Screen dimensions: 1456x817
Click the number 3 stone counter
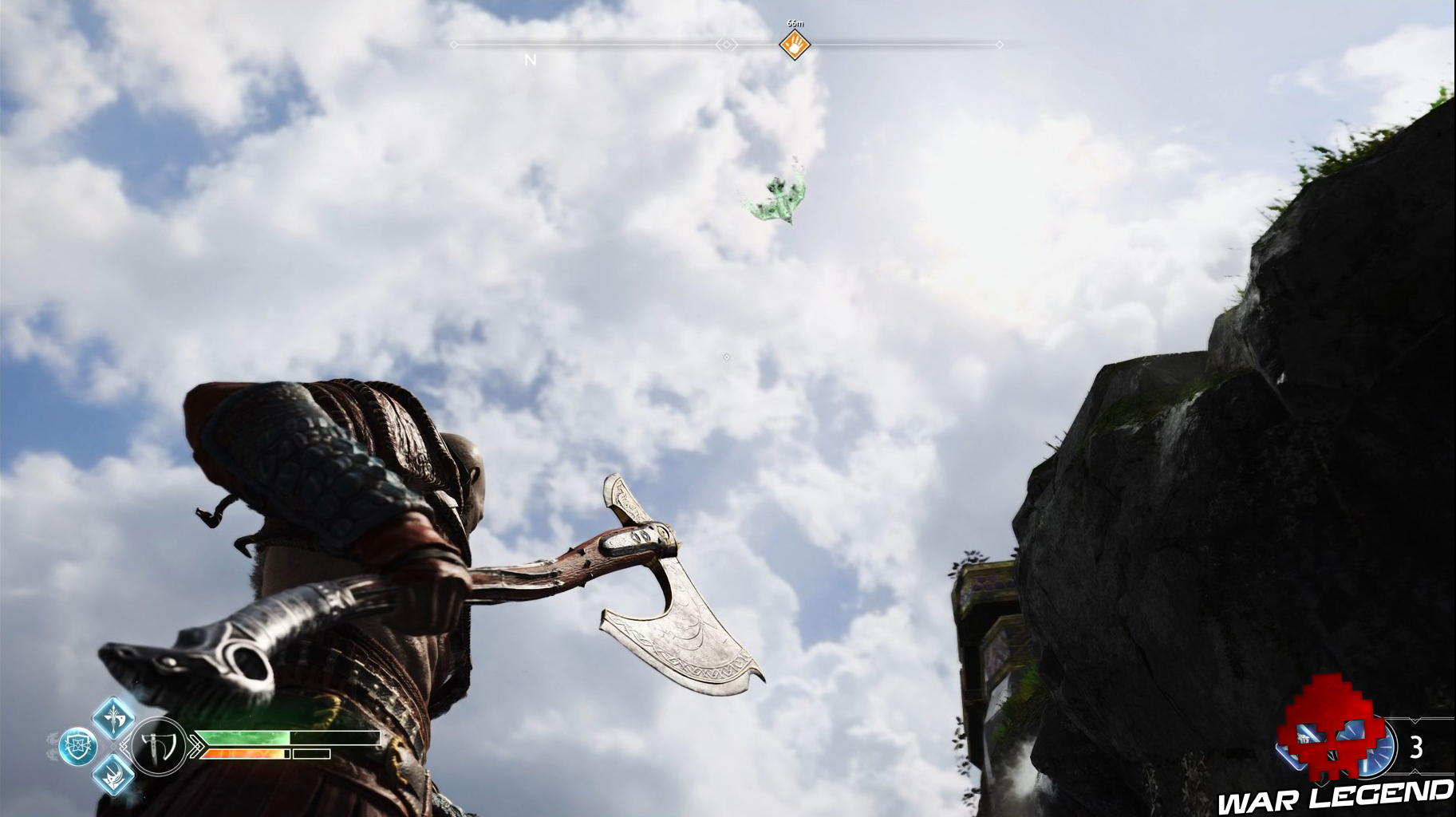(1416, 747)
